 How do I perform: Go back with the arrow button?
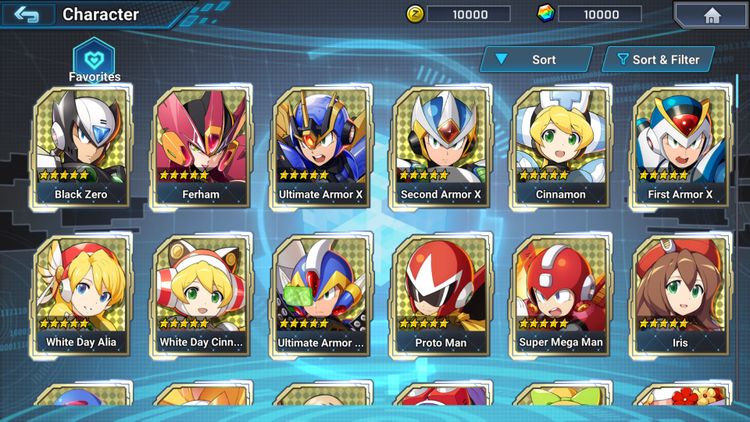click(27, 15)
